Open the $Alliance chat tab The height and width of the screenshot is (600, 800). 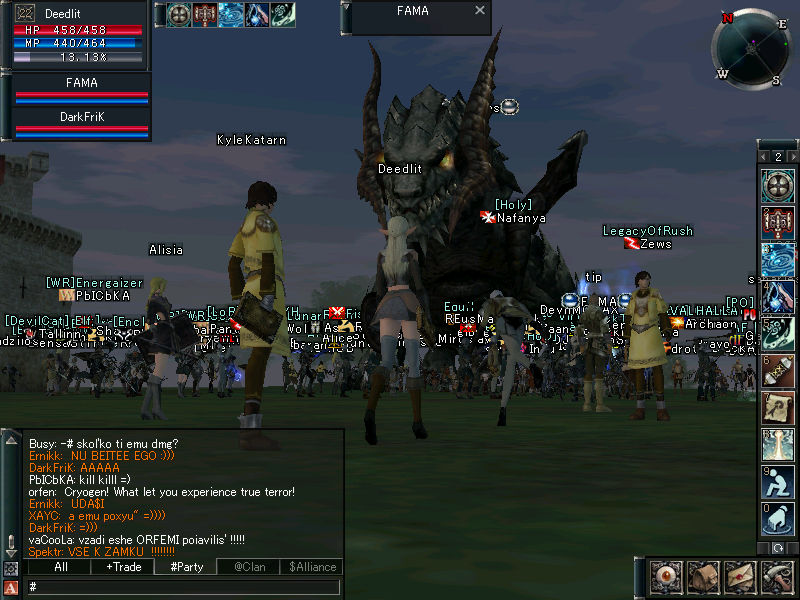[x=311, y=567]
